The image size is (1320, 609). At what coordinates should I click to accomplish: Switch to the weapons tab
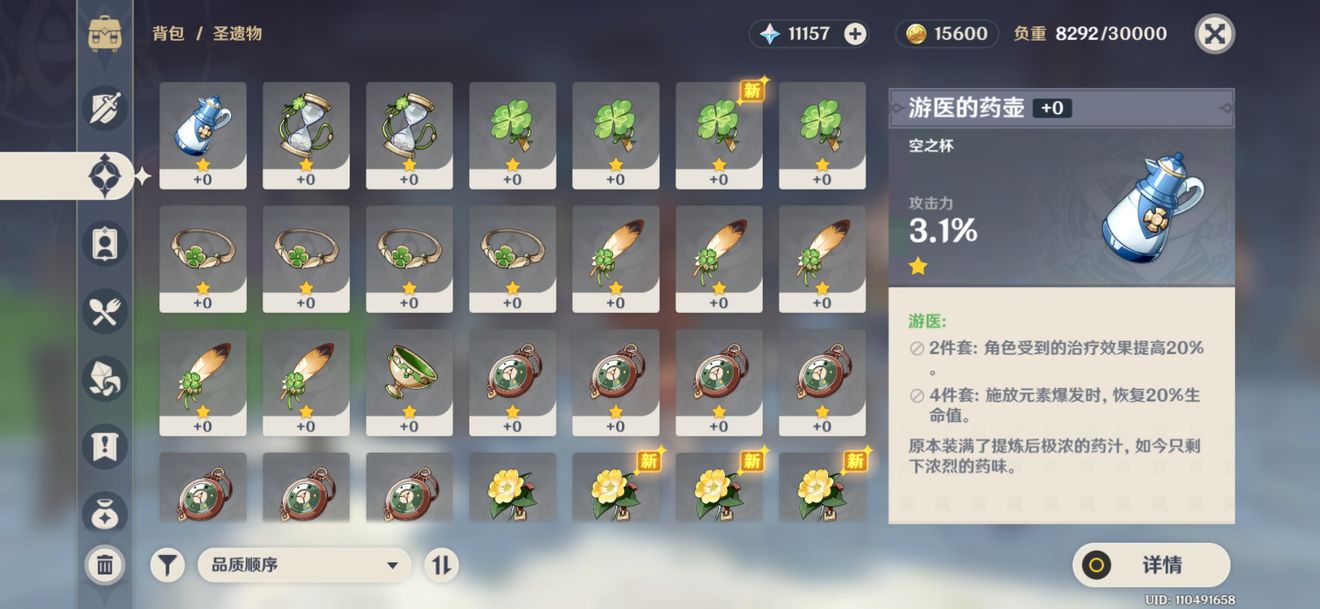[105, 108]
